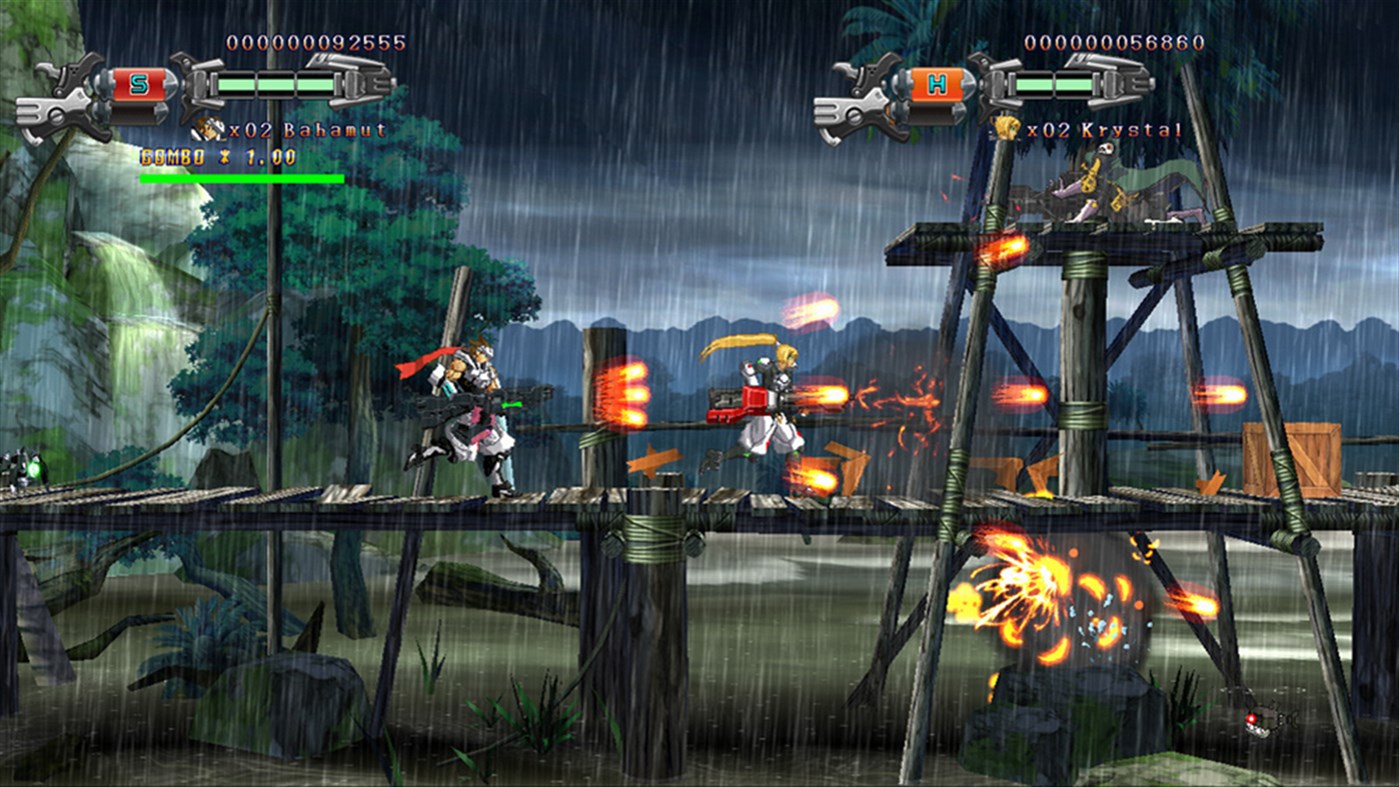1399x787 pixels.
Task: Toggle the red light on the bottom-right mine
Action: coord(1250,718)
